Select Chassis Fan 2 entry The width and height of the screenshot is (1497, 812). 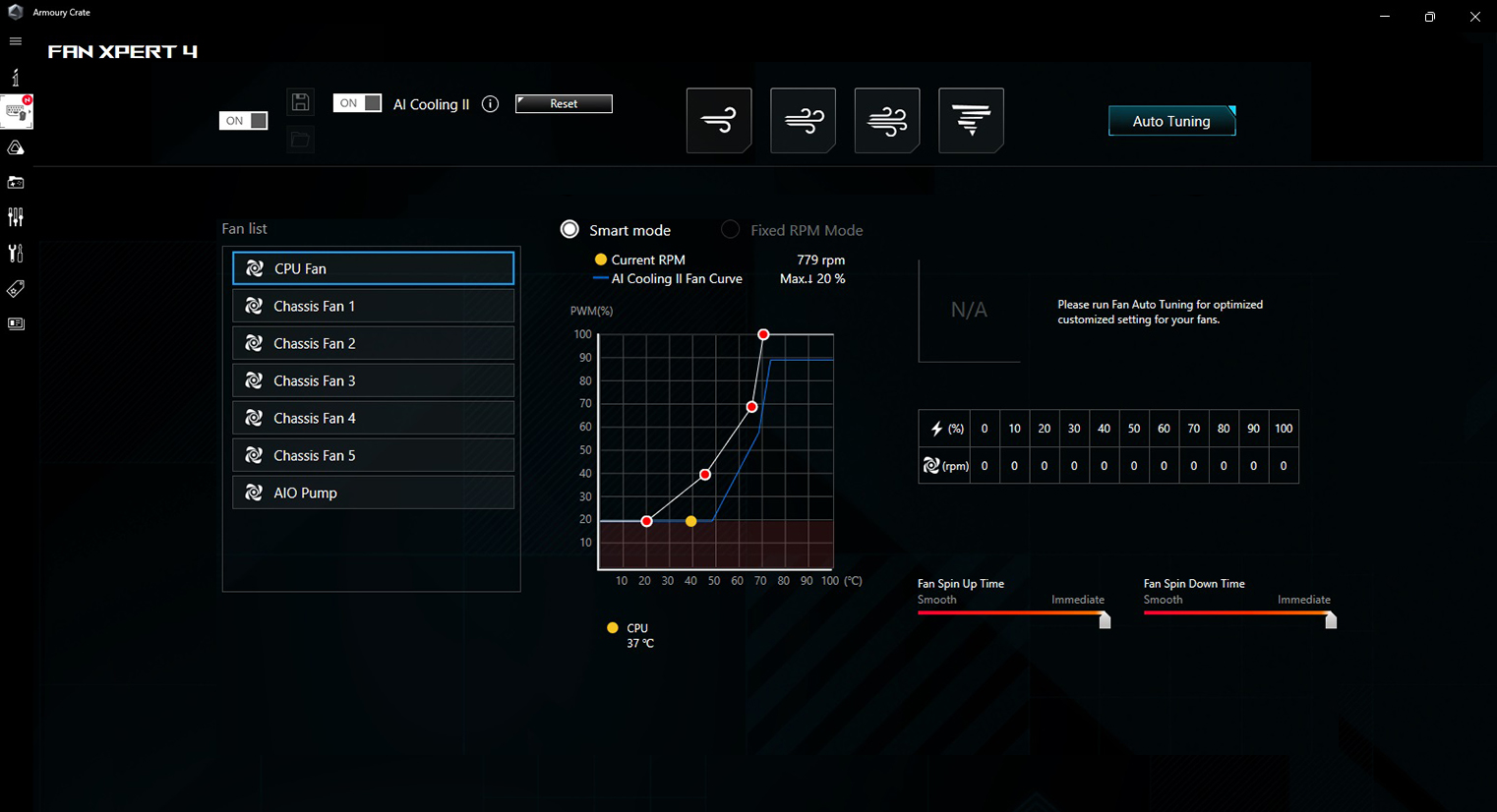tap(373, 343)
